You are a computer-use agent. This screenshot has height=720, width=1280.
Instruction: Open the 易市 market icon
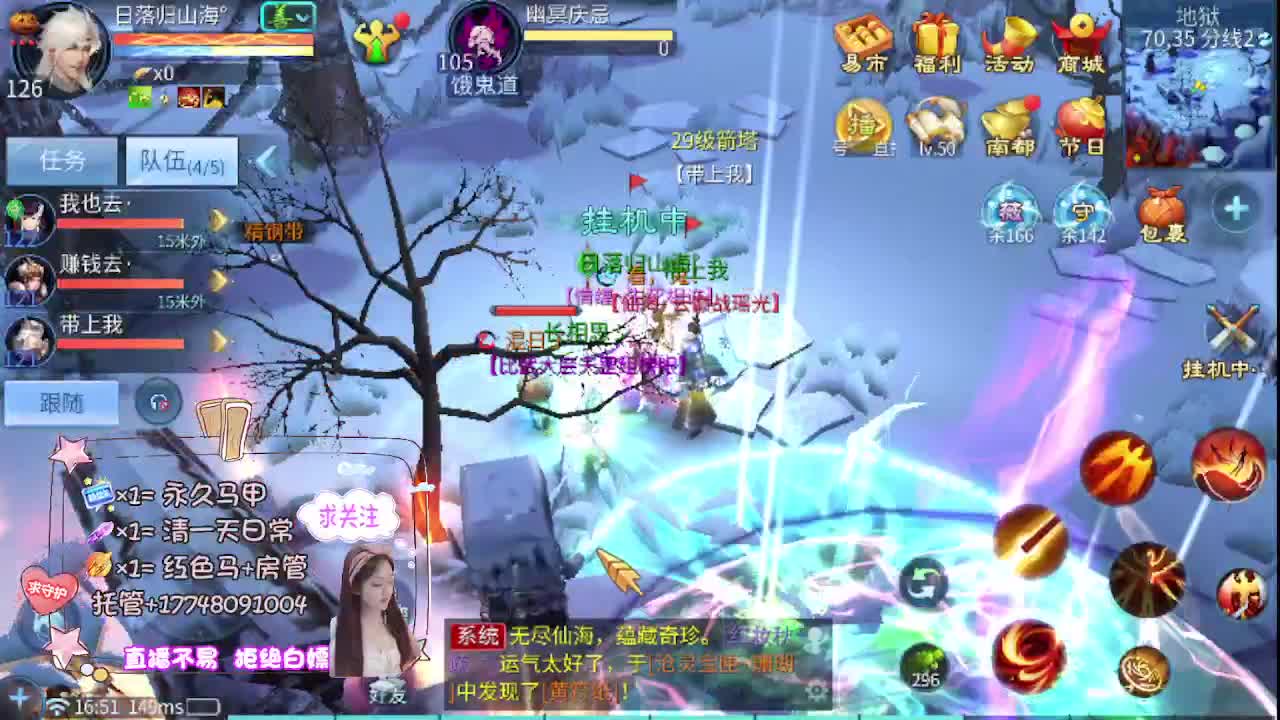tap(865, 40)
